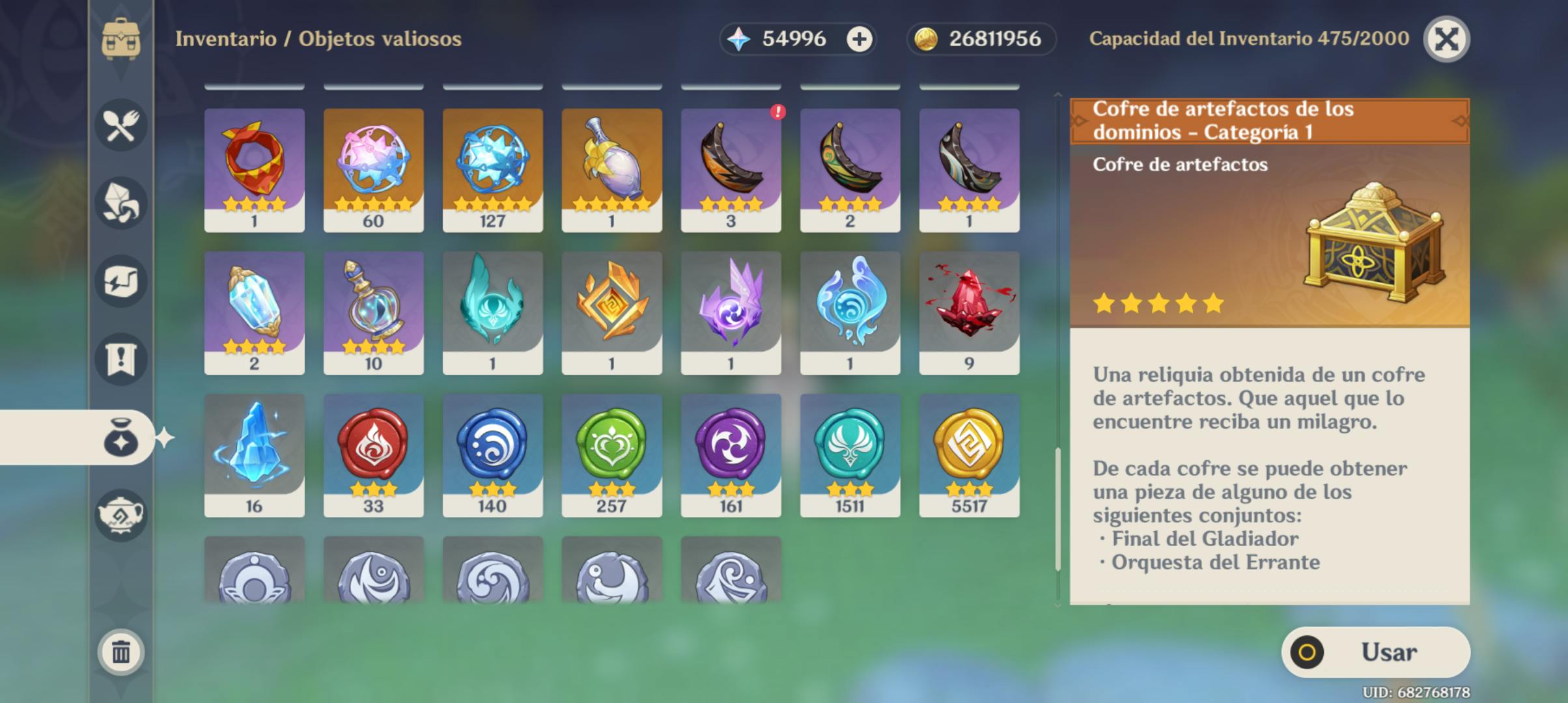Choose the blue star globe with 127
This screenshot has height=703, width=1568.
(492, 169)
